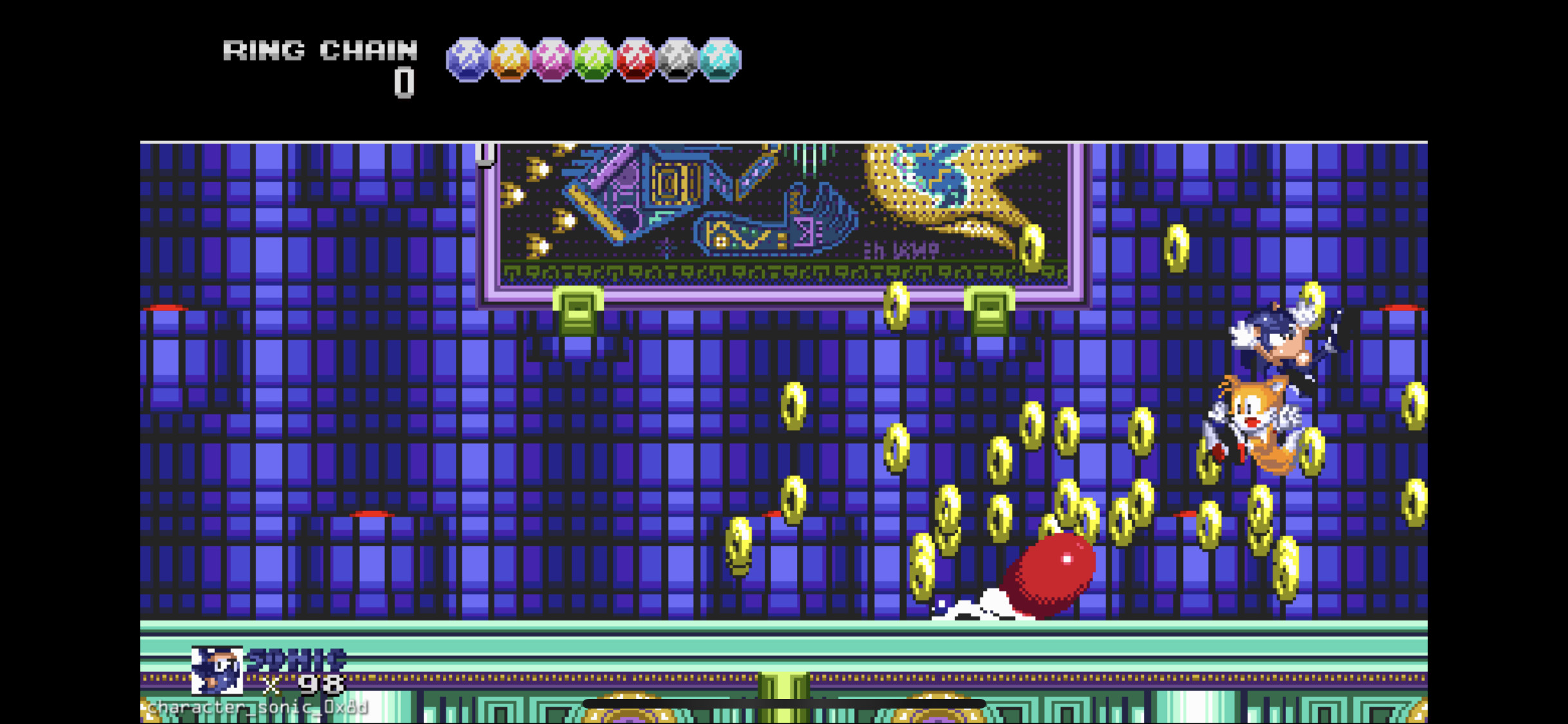This screenshot has width=1568, height=724.
Task: Select the green Chaos Emerald icon
Action: 592,61
